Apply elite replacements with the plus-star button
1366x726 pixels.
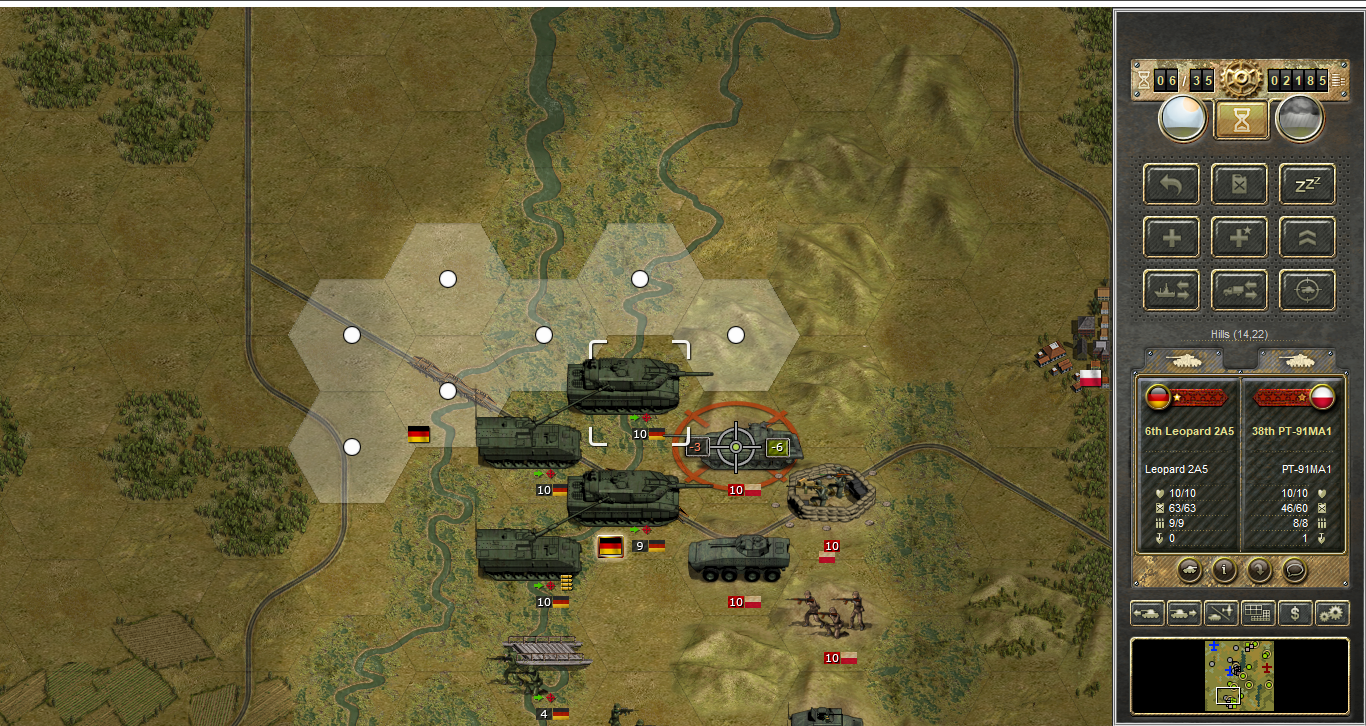tap(1240, 237)
